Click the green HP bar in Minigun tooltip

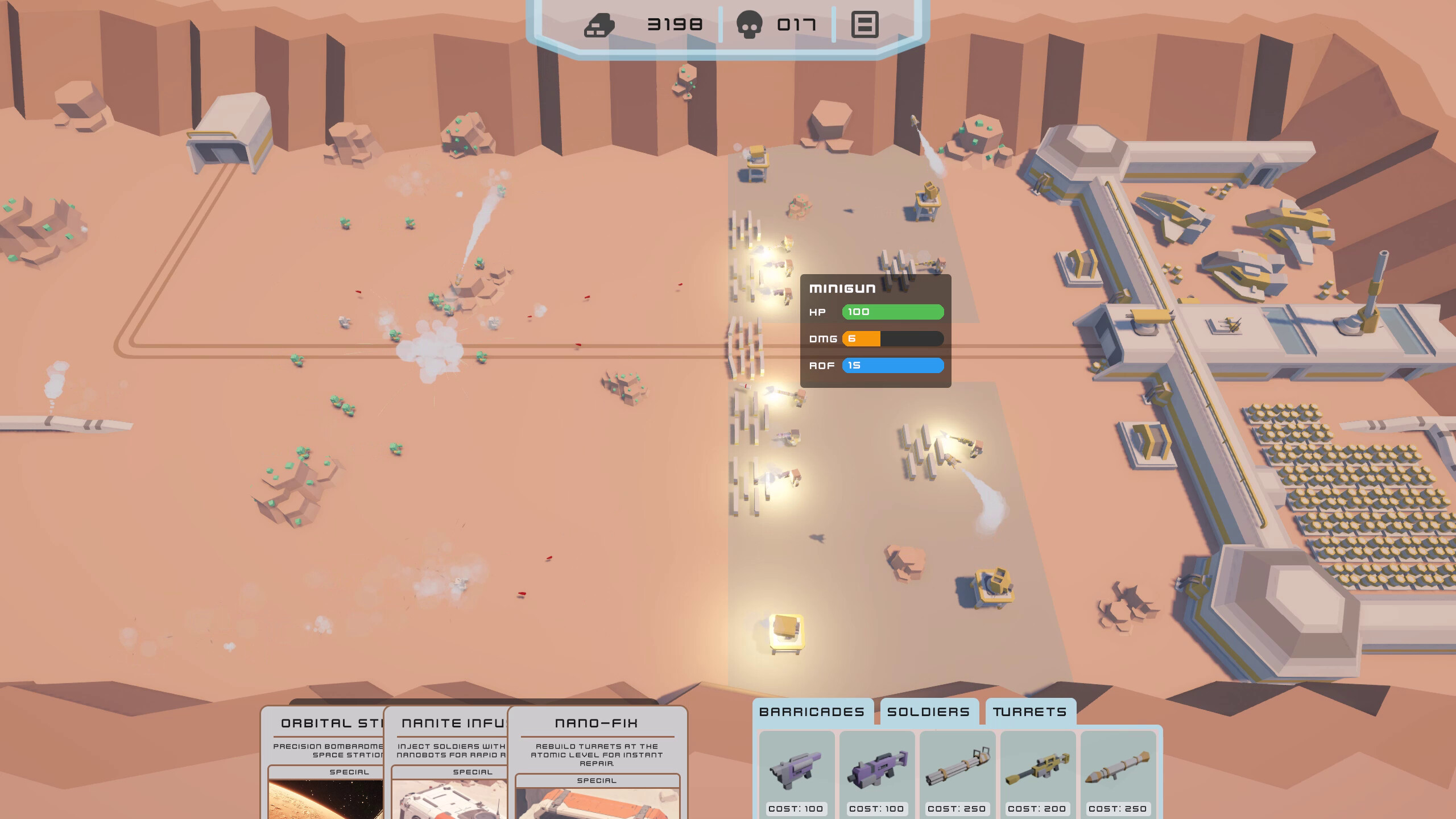tap(892, 312)
